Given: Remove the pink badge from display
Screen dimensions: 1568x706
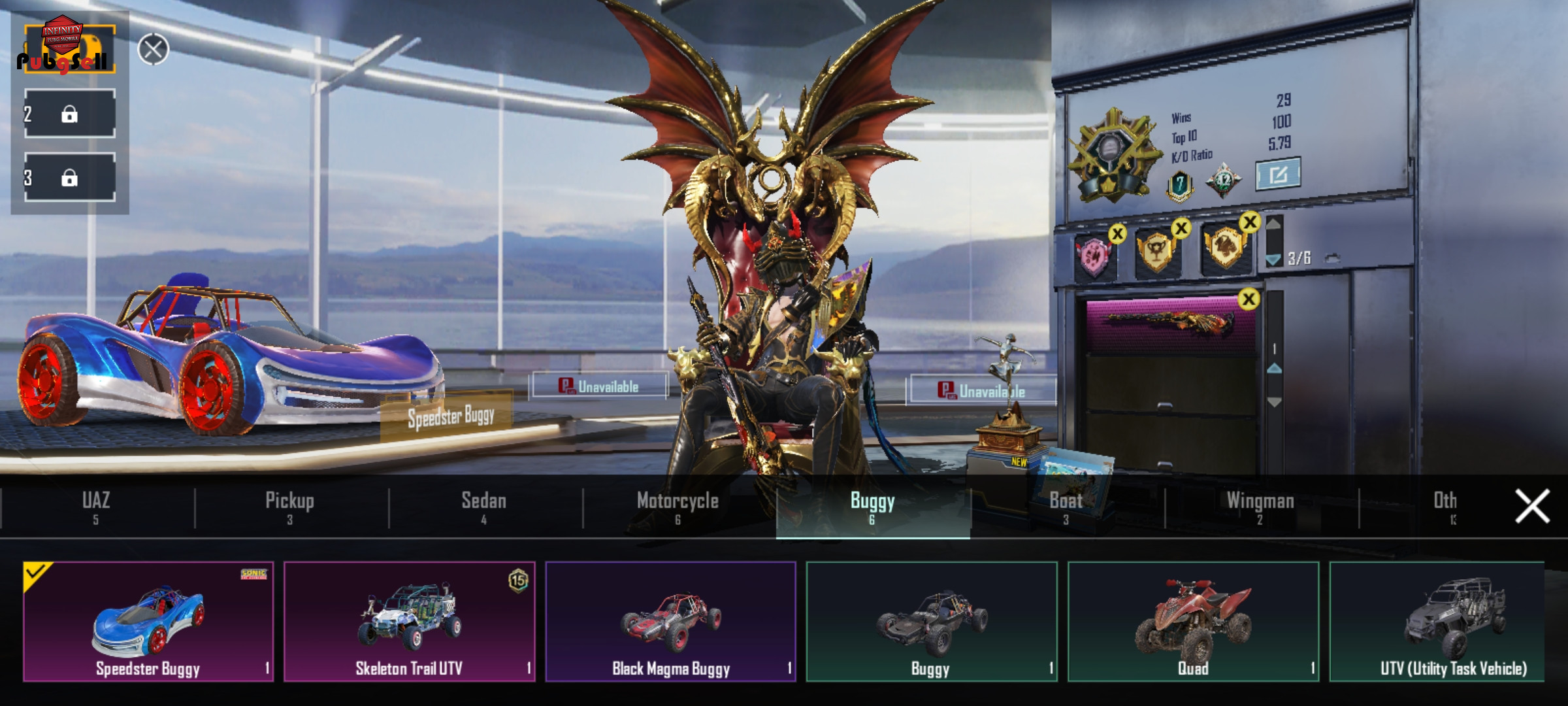Looking at the screenshot, I should pyautogui.click(x=1117, y=234).
